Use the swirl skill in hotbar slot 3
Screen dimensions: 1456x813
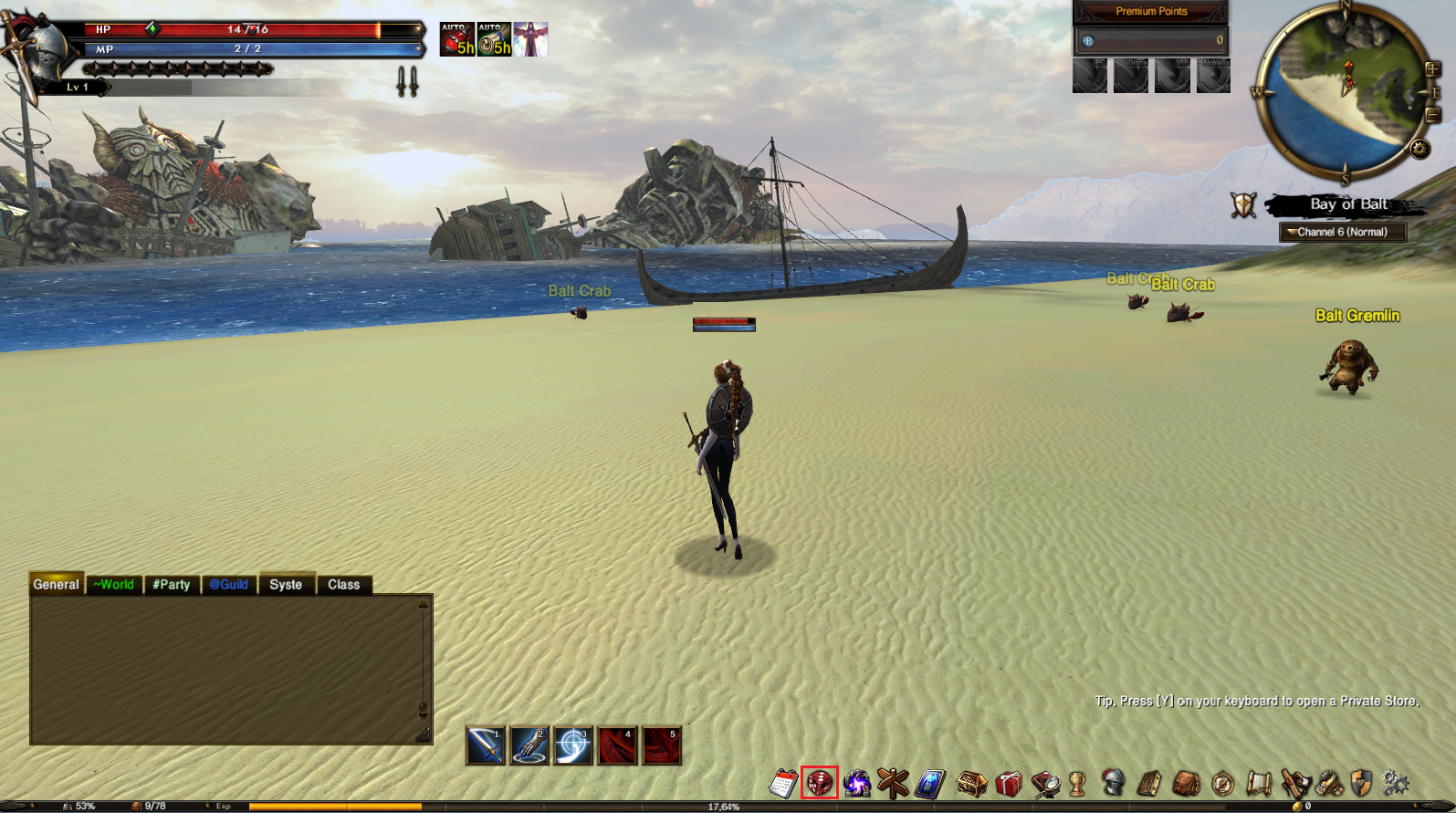pos(573,745)
